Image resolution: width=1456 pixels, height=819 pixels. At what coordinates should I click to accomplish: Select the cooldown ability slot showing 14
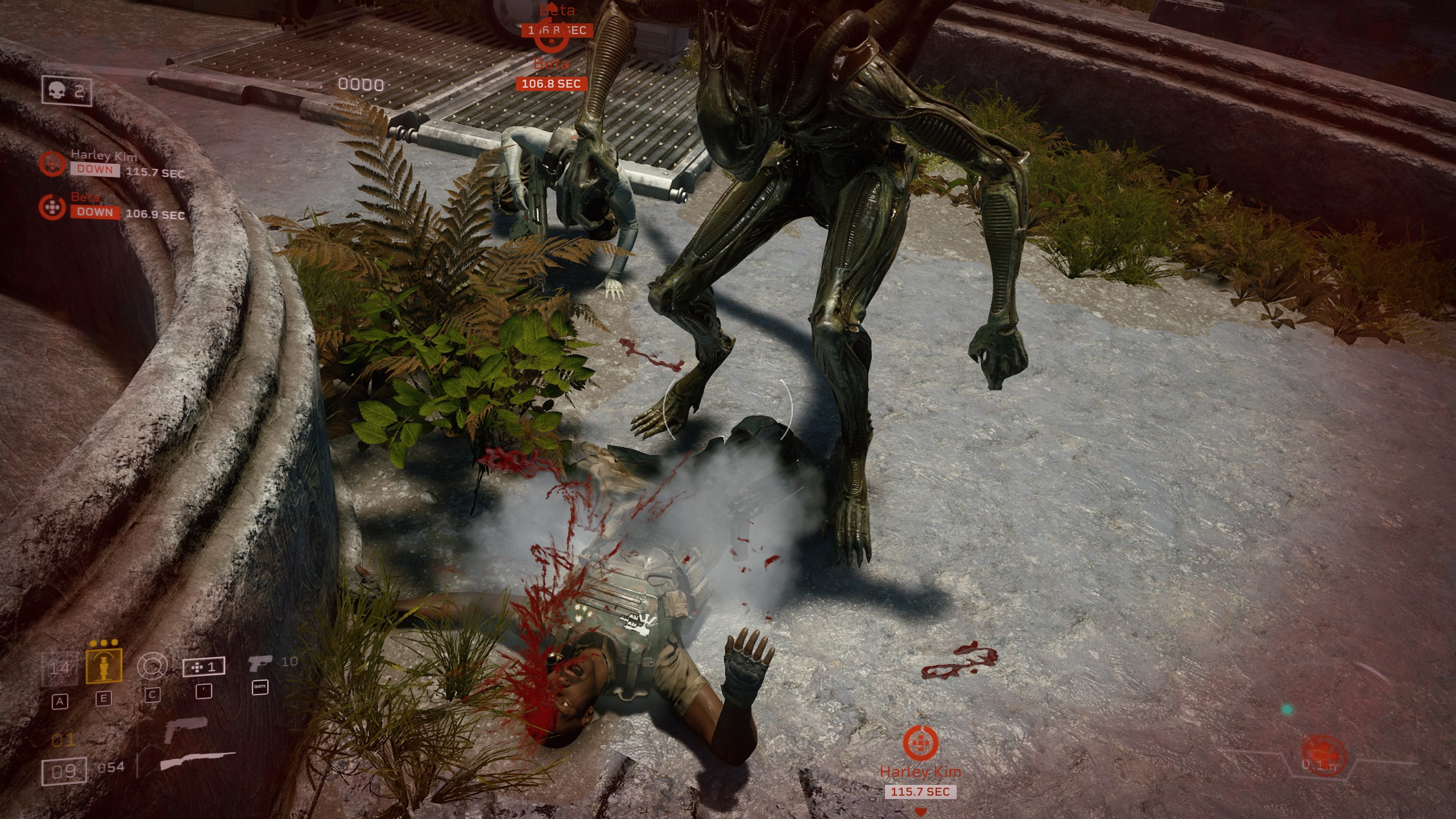pos(59,668)
